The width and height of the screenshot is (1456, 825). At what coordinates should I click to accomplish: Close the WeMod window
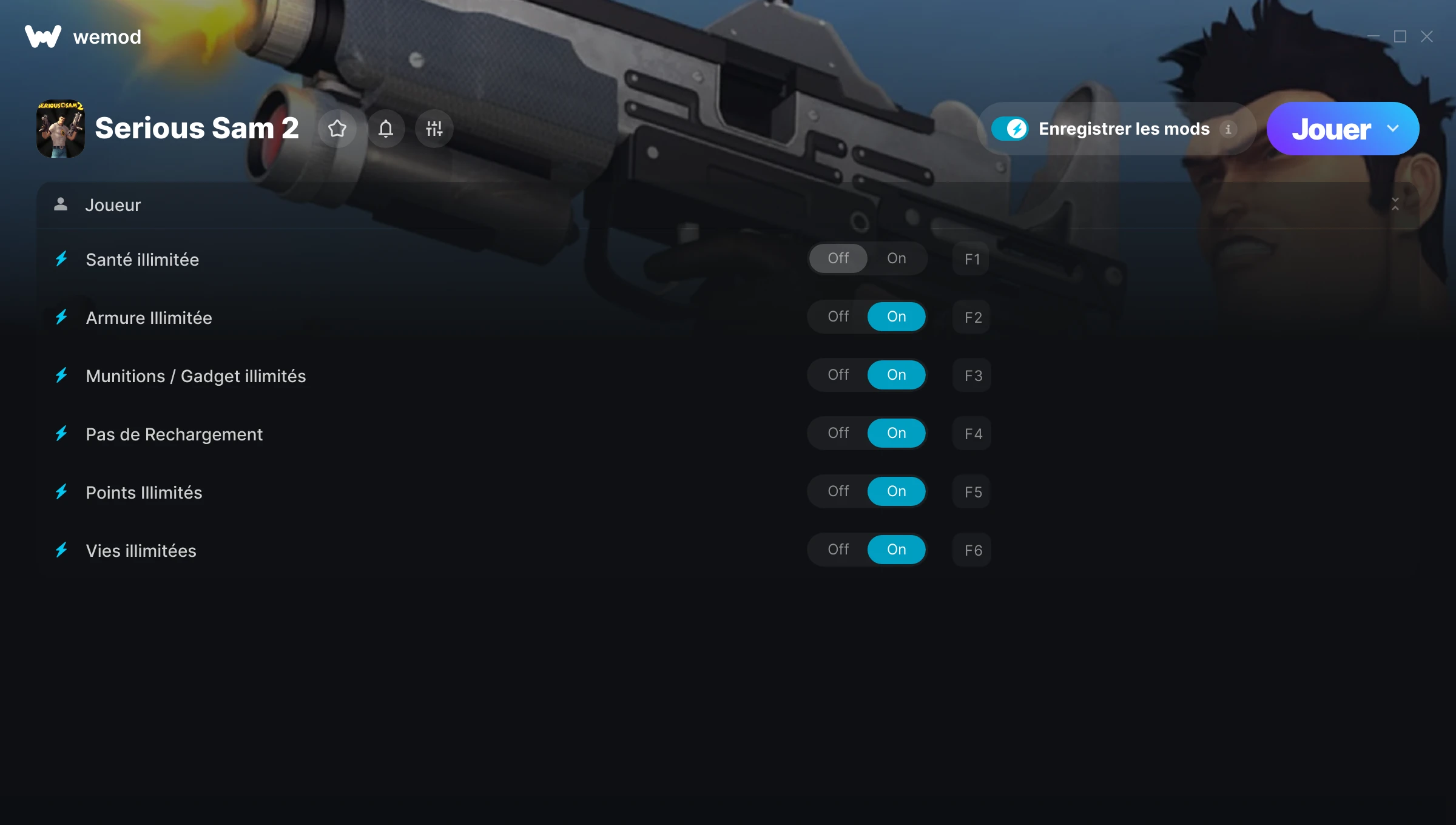click(1427, 37)
